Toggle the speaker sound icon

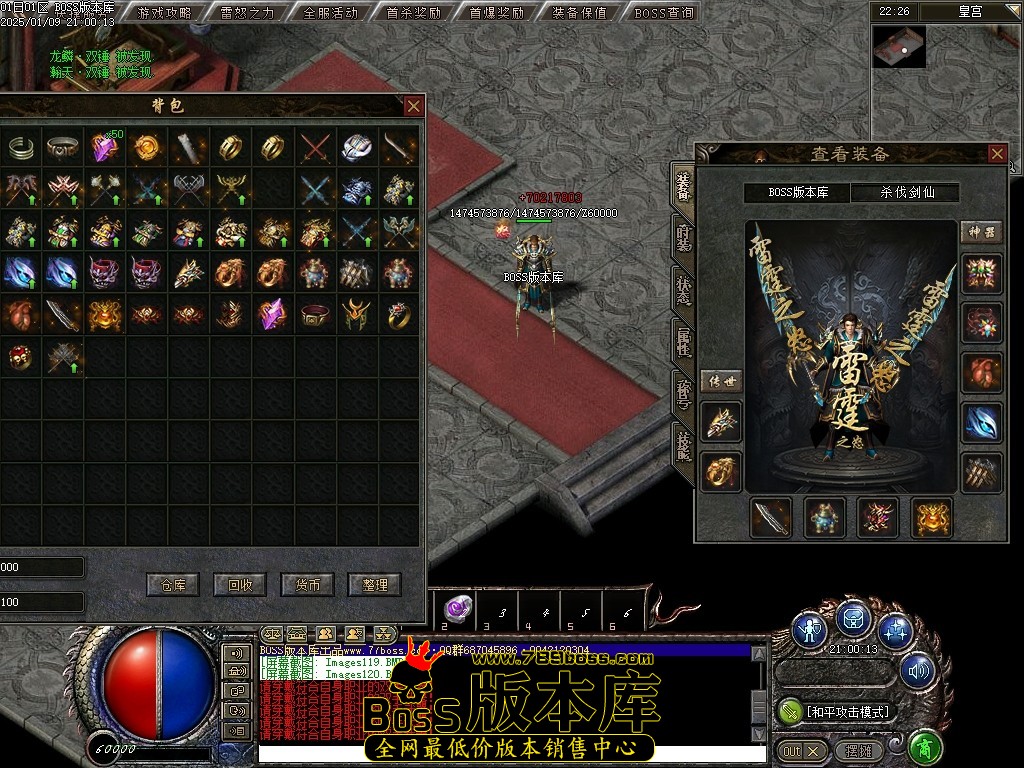click(x=916, y=671)
